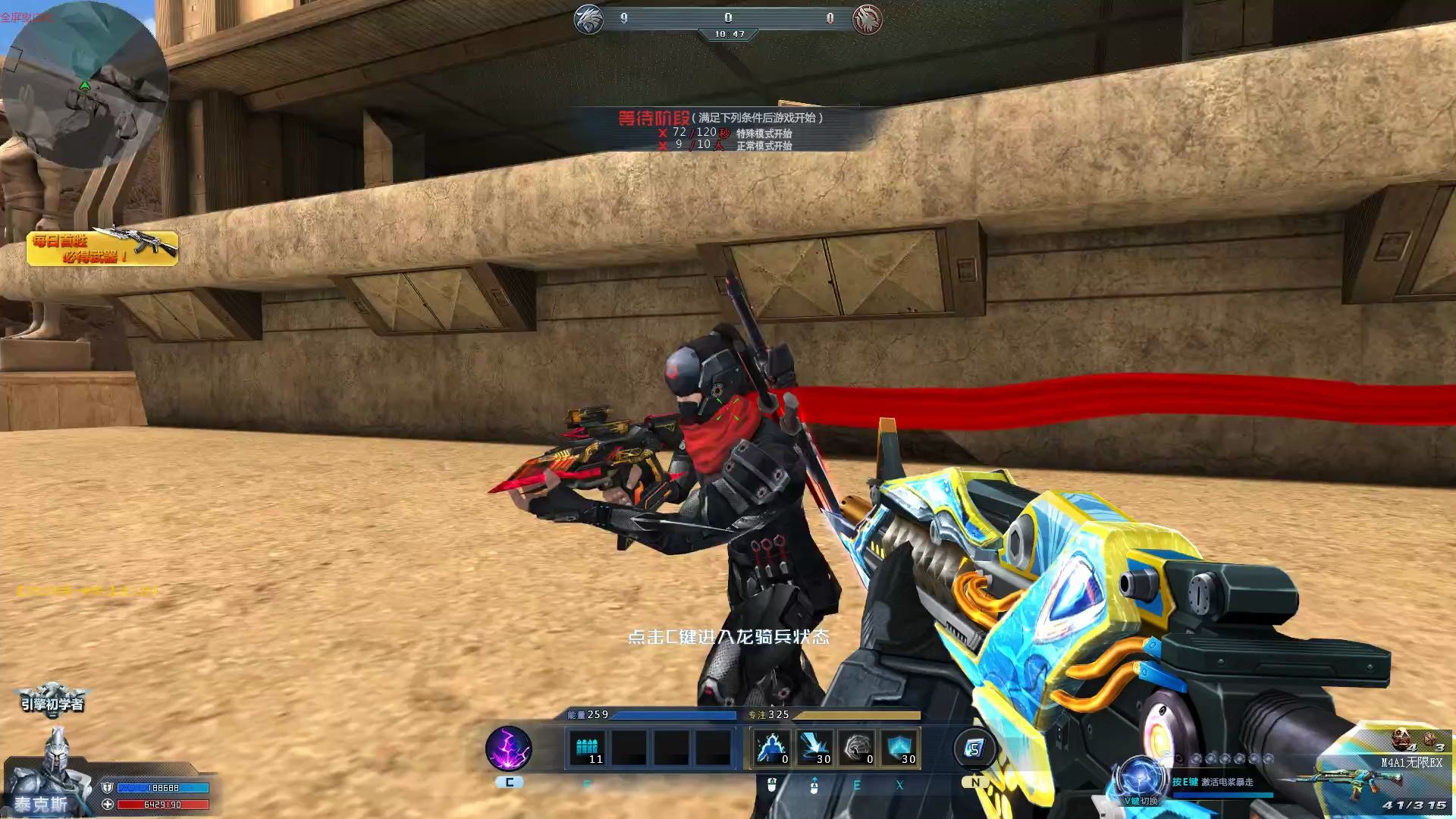Screen dimensions: 1456x819
Task: Select the grenade count icon
Action: click(x=1403, y=738)
